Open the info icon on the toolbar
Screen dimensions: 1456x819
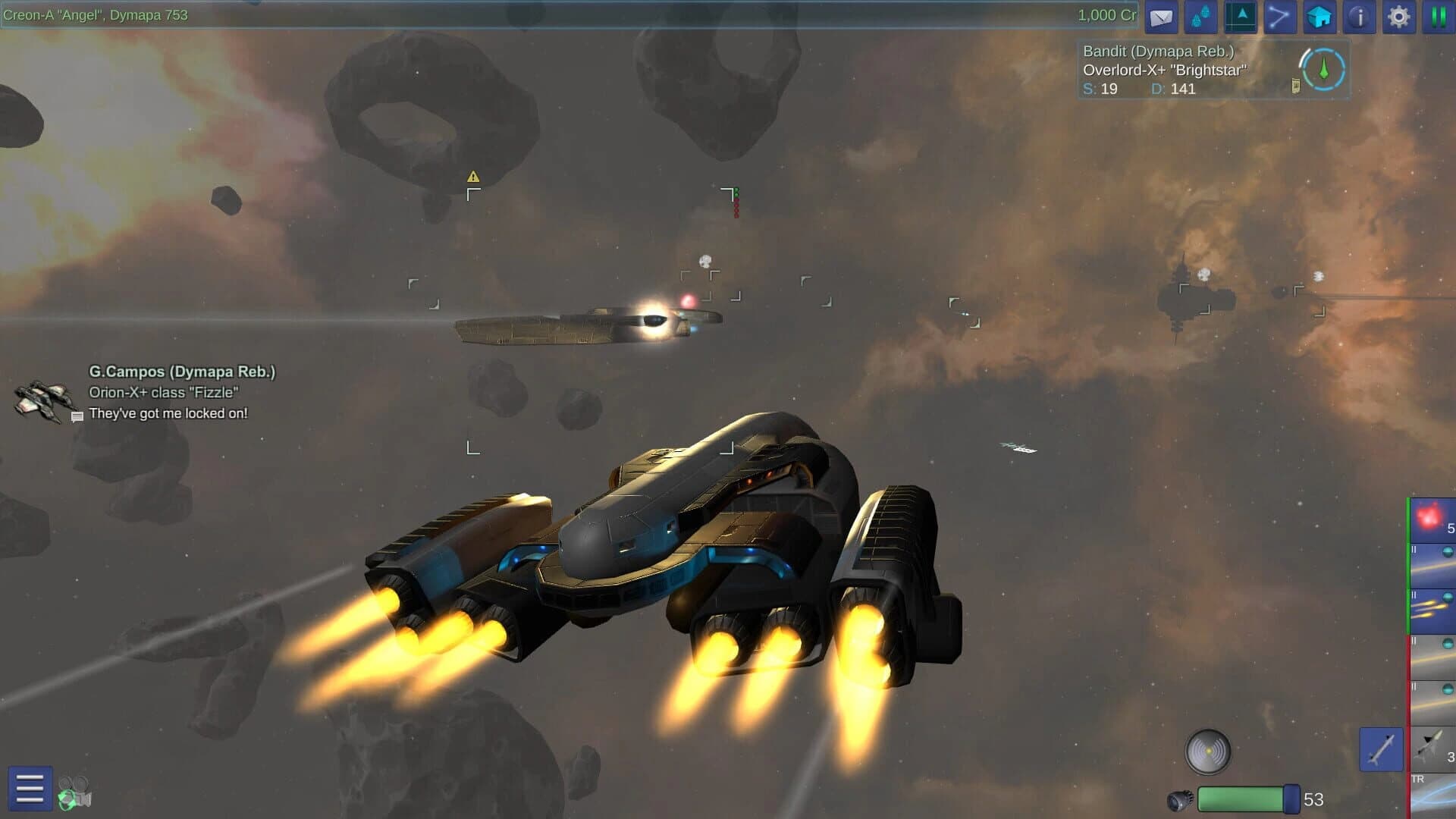click(x=1358, y=17)
